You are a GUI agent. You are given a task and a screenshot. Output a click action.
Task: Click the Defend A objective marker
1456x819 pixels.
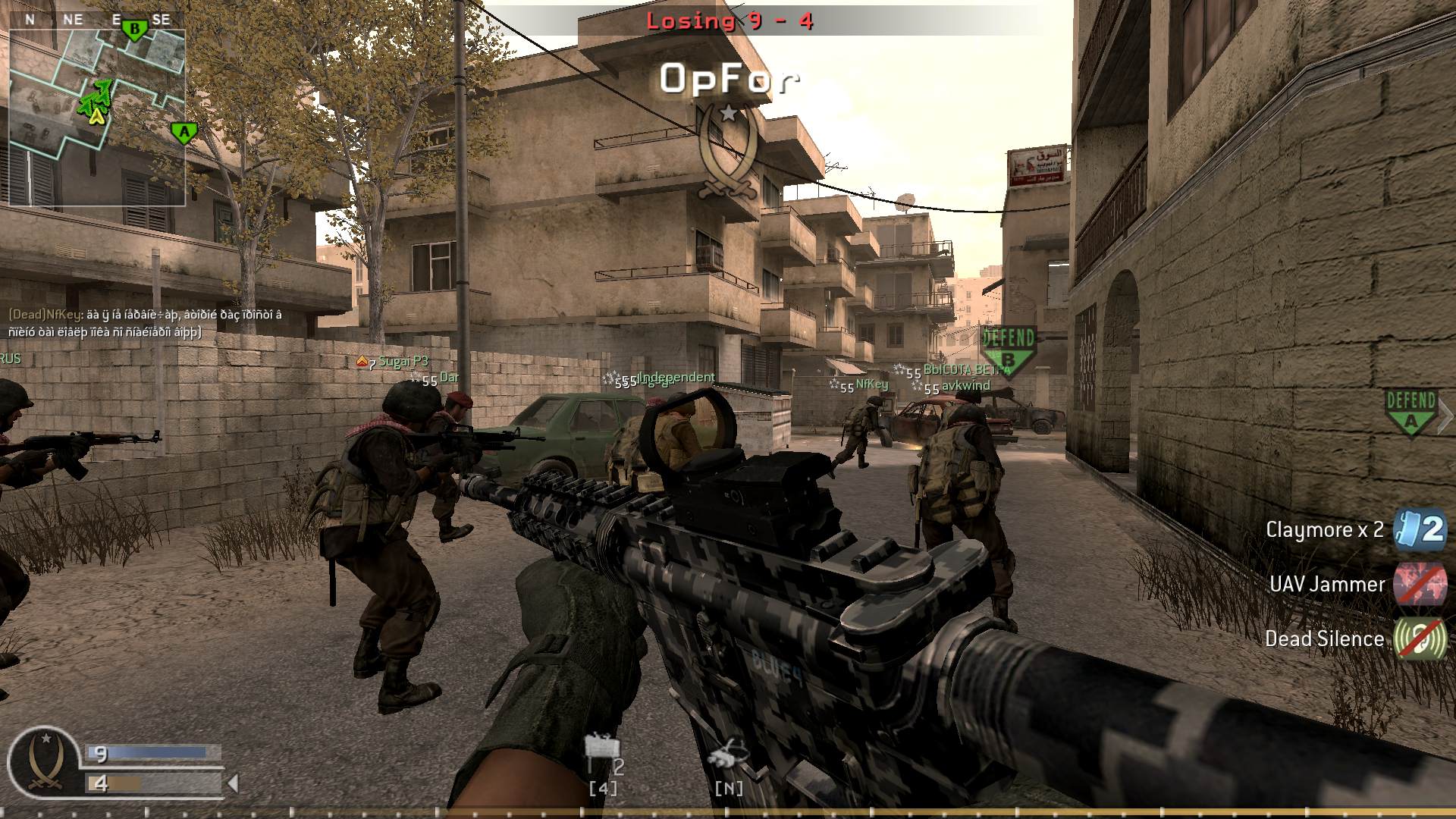[1410, 413]
